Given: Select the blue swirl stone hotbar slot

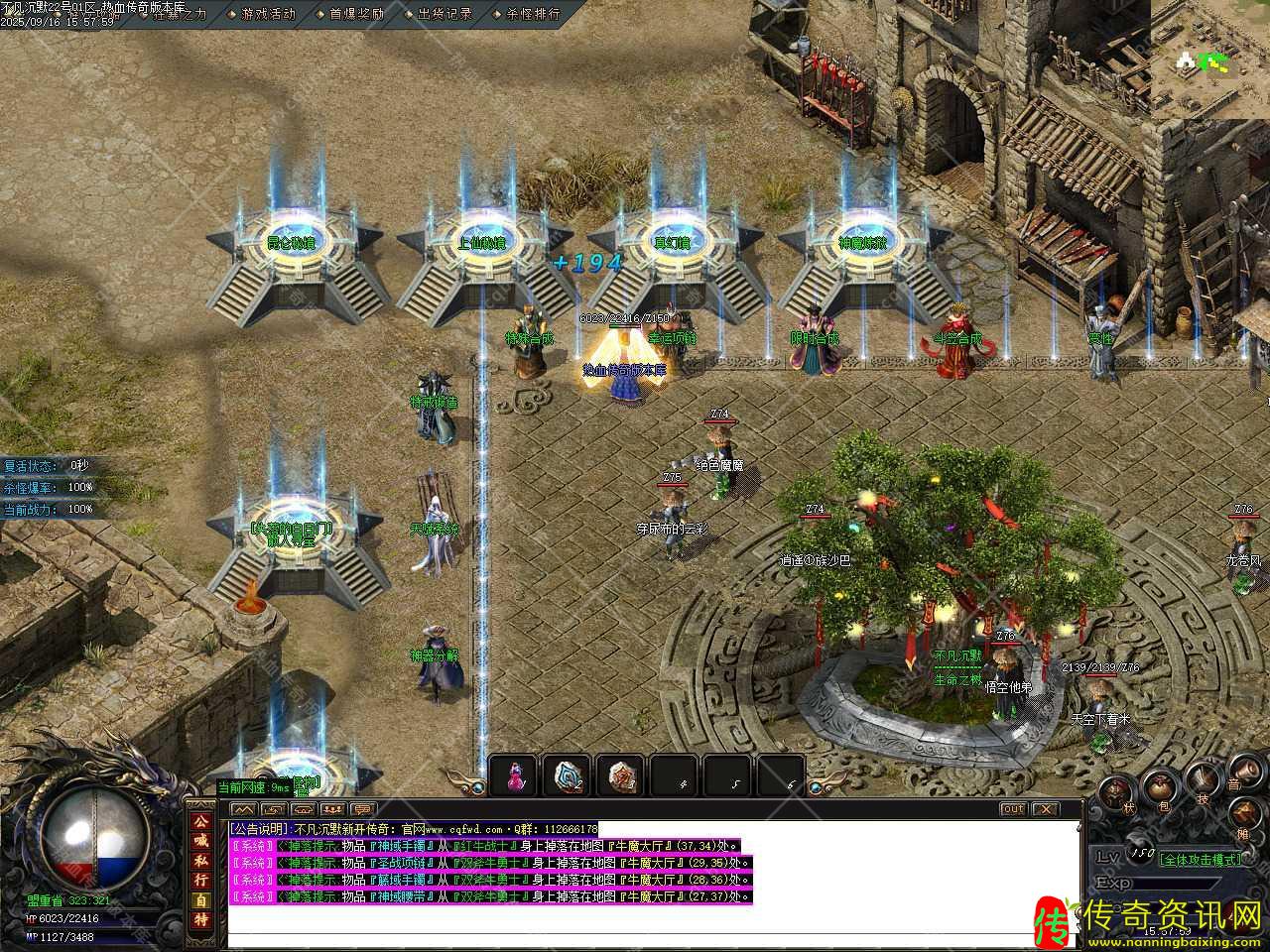Looking at the screenshot, I should click(x=568, y=776).
